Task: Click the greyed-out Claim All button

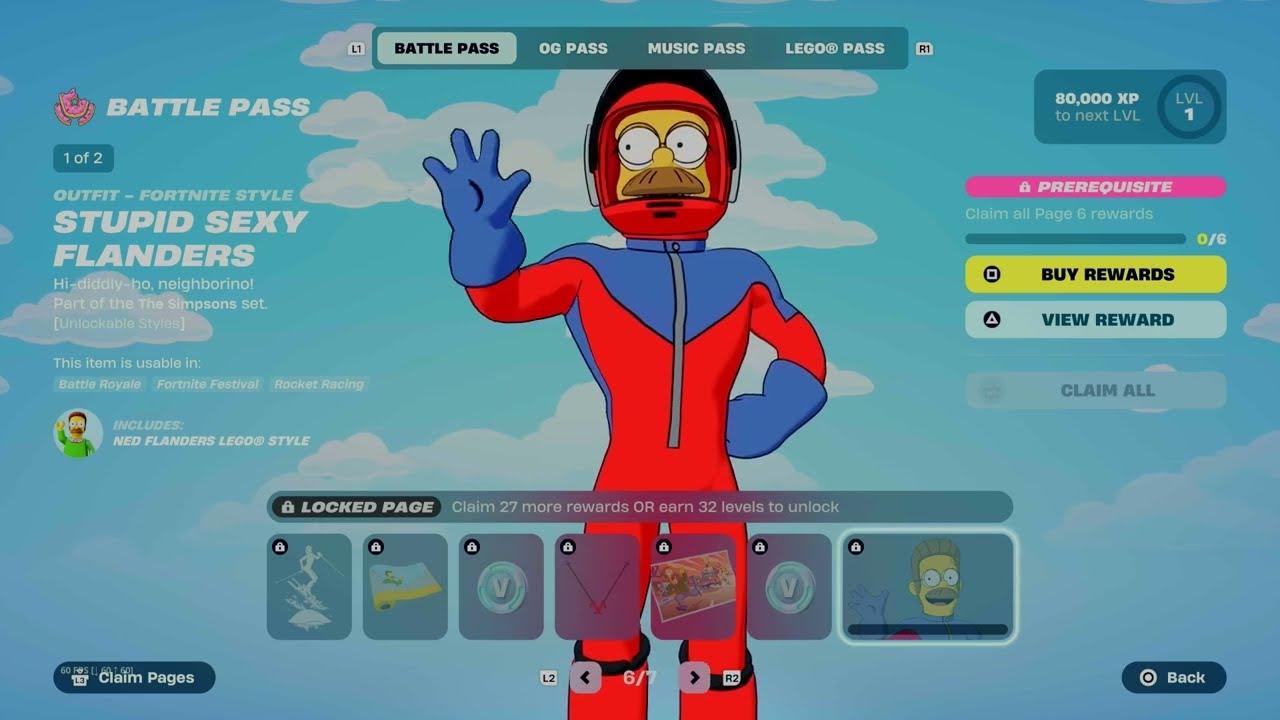Action: (1095, 390)
